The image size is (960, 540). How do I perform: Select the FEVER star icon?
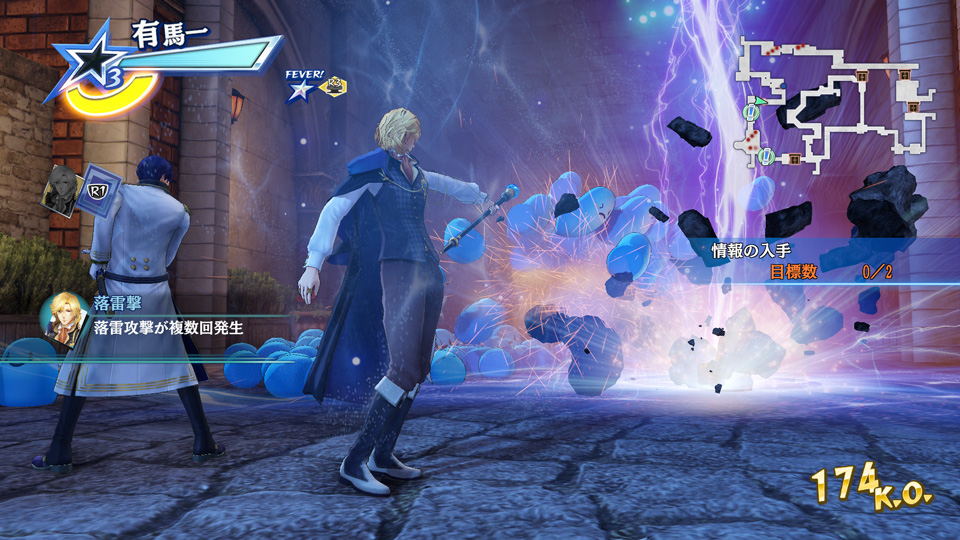click(299, 91)
